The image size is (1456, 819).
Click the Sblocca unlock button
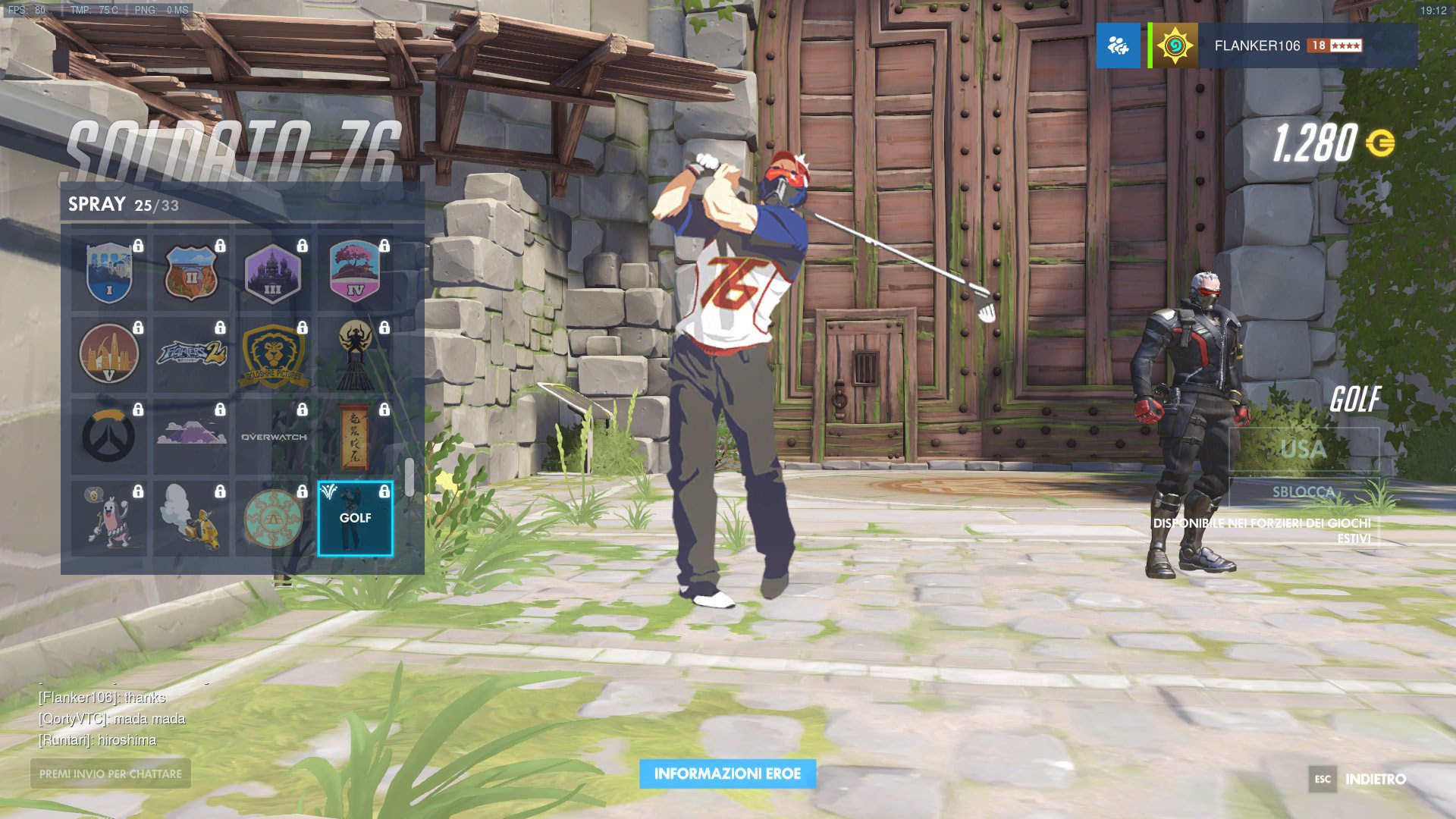tap(1303, 491)
